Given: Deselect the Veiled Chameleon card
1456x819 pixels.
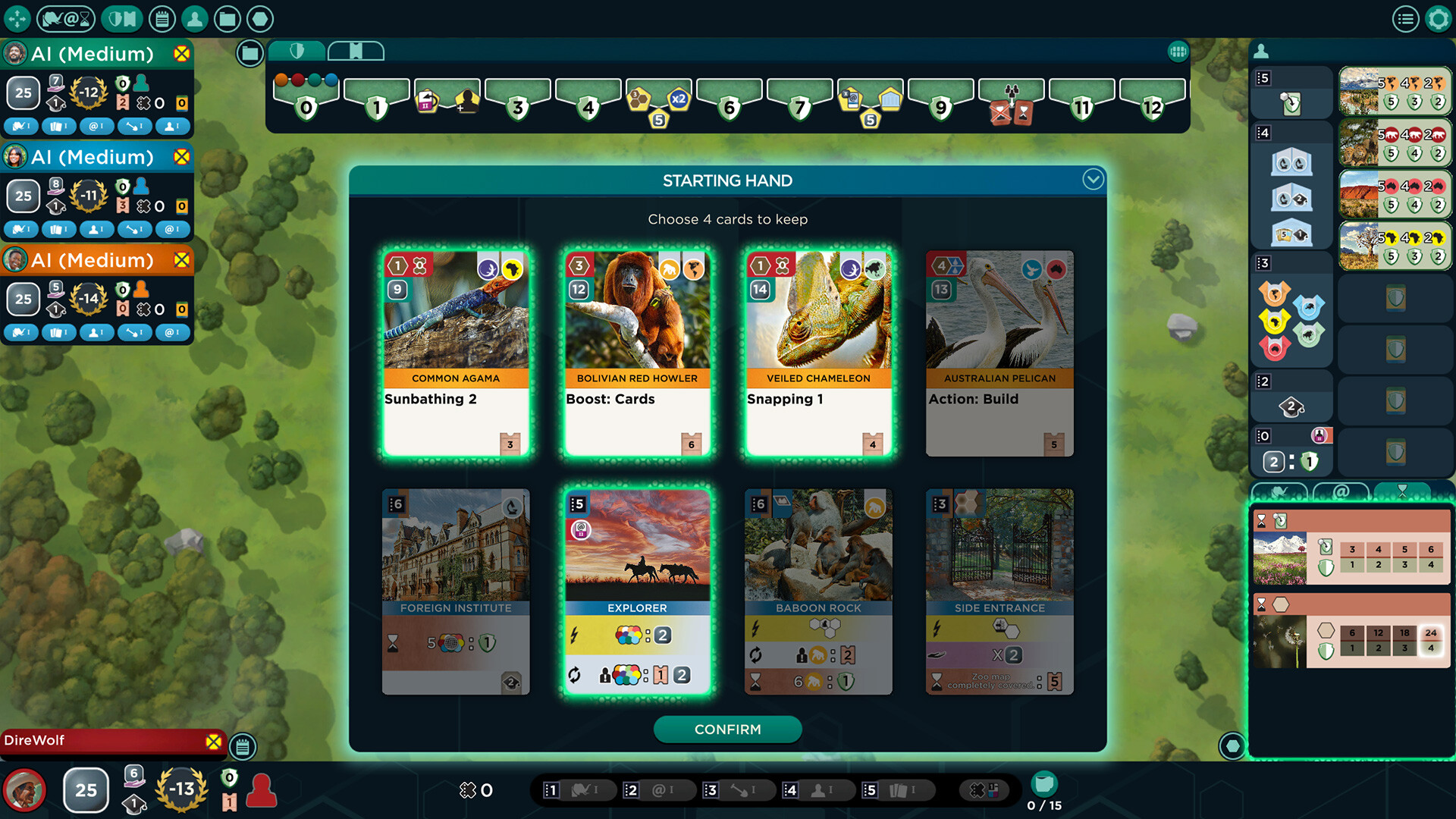Looking at the screenshot, I should point(818,353).
